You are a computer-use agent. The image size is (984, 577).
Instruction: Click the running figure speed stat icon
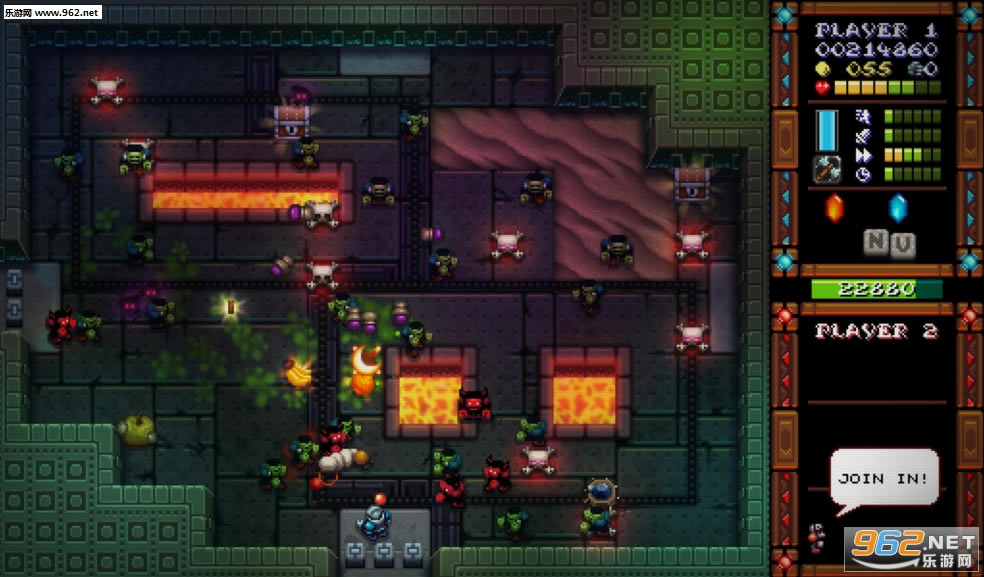click(x=862, y=116)
